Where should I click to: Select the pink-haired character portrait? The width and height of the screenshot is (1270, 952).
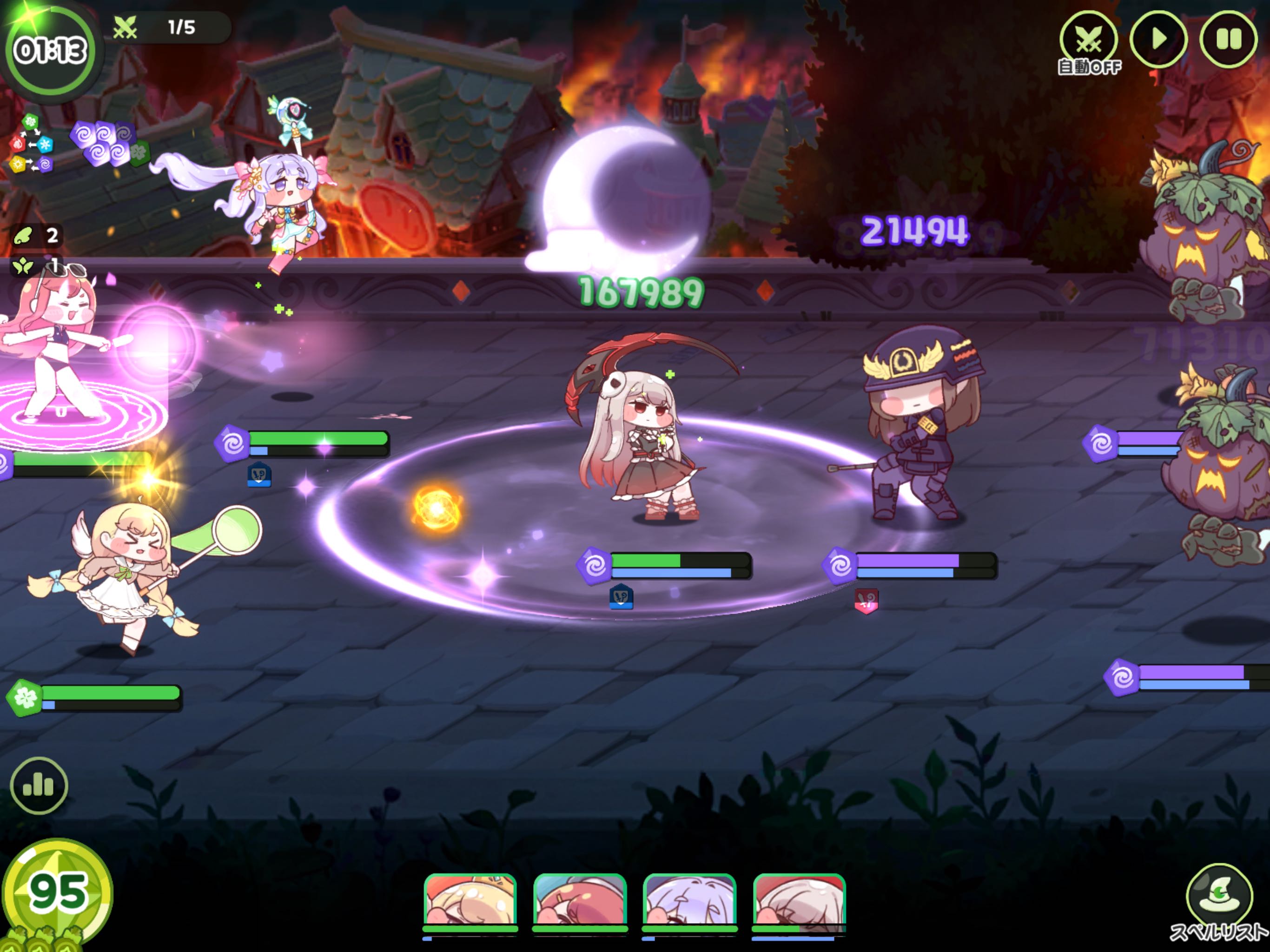[x=579, y=901]
